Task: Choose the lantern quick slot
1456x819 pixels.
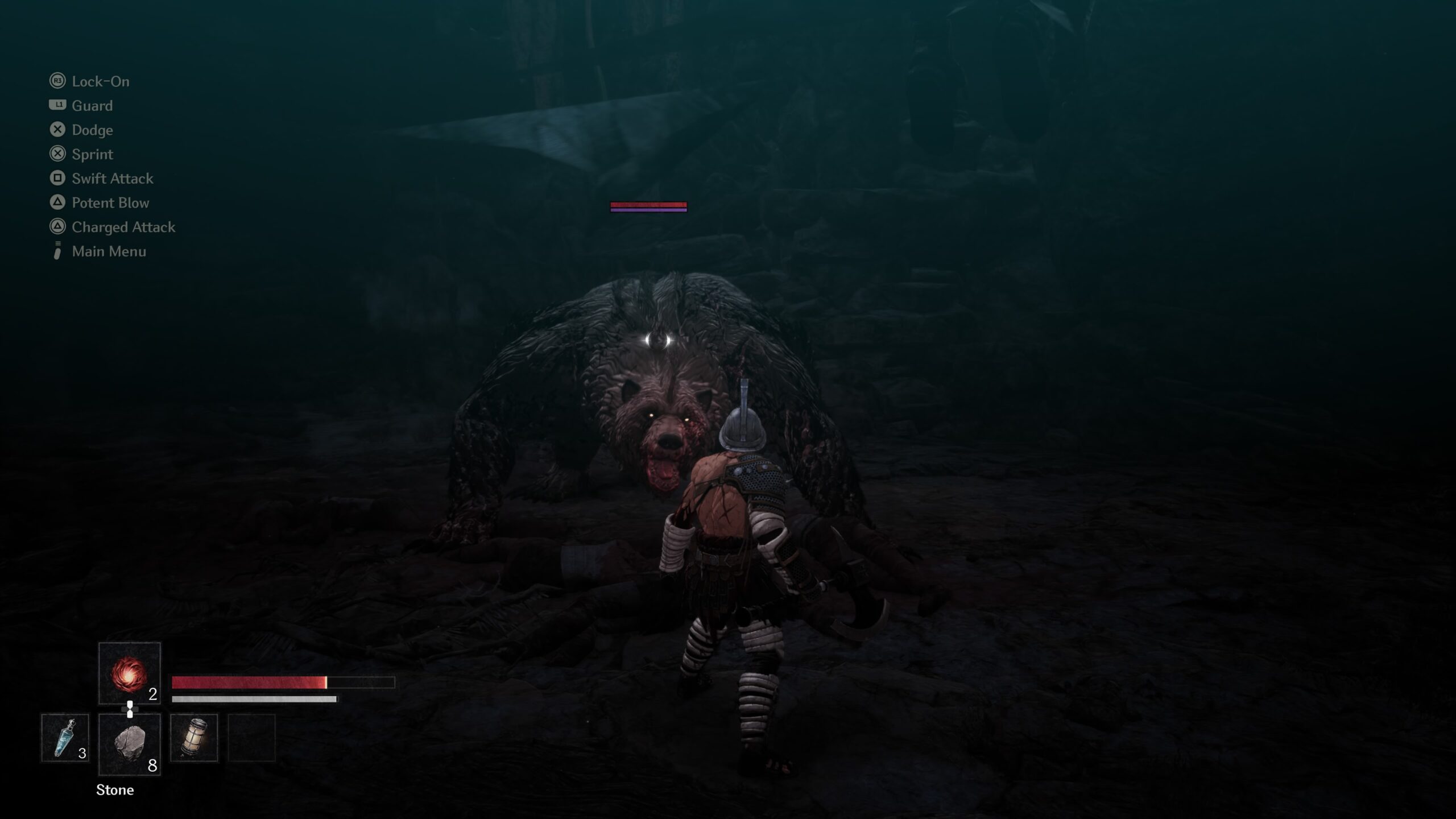Action: point(193,738)
